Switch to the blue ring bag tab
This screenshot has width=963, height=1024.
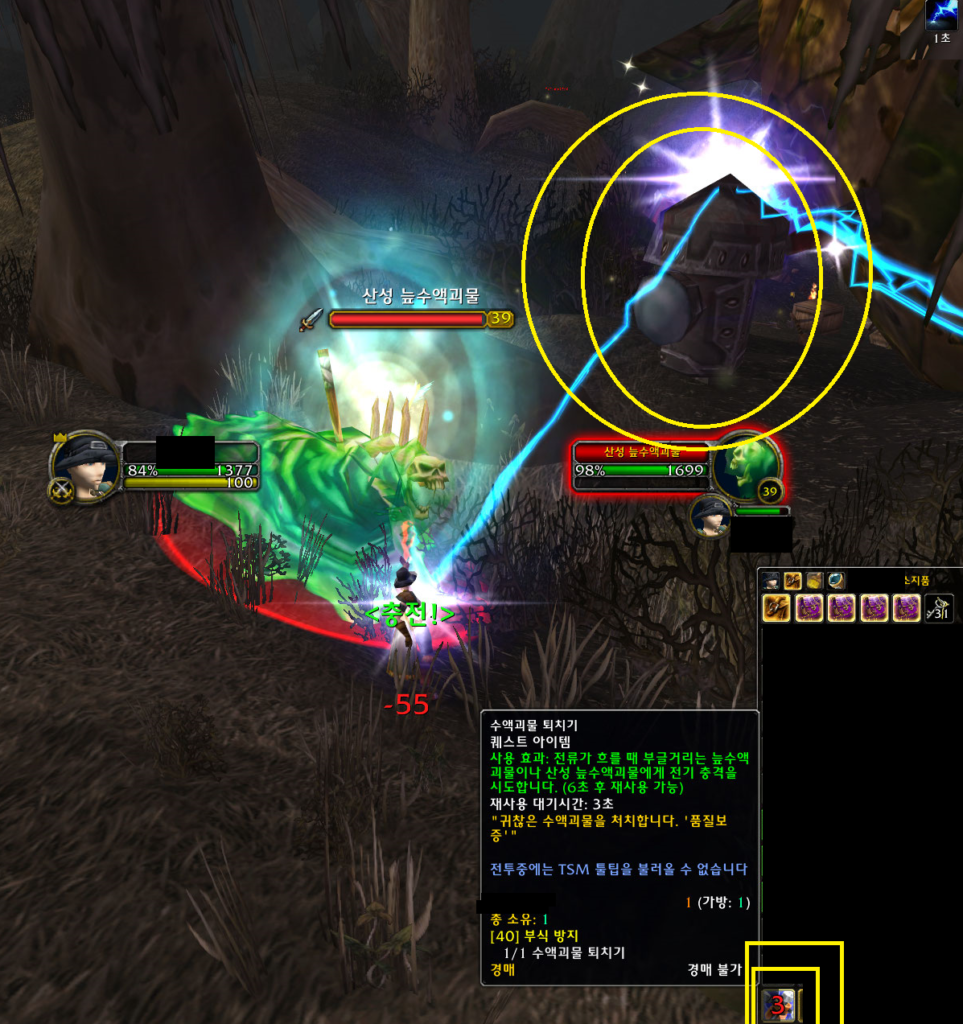coord(836,581)
